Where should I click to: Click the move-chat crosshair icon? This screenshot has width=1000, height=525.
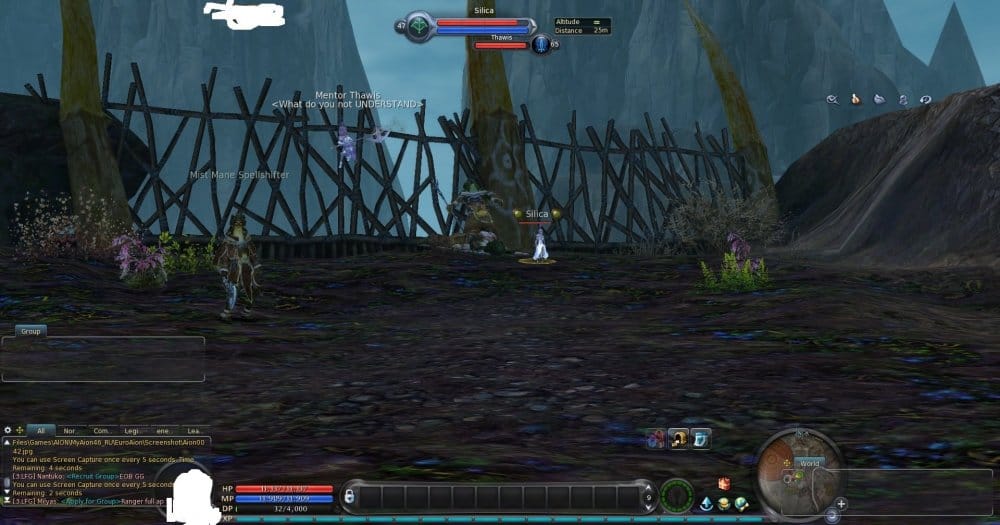[20, 430]
